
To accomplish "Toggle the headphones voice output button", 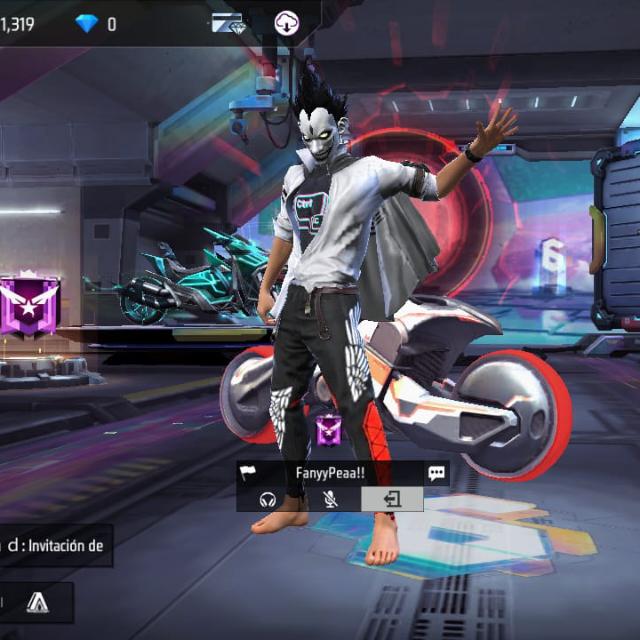I will tap(267, 499).
